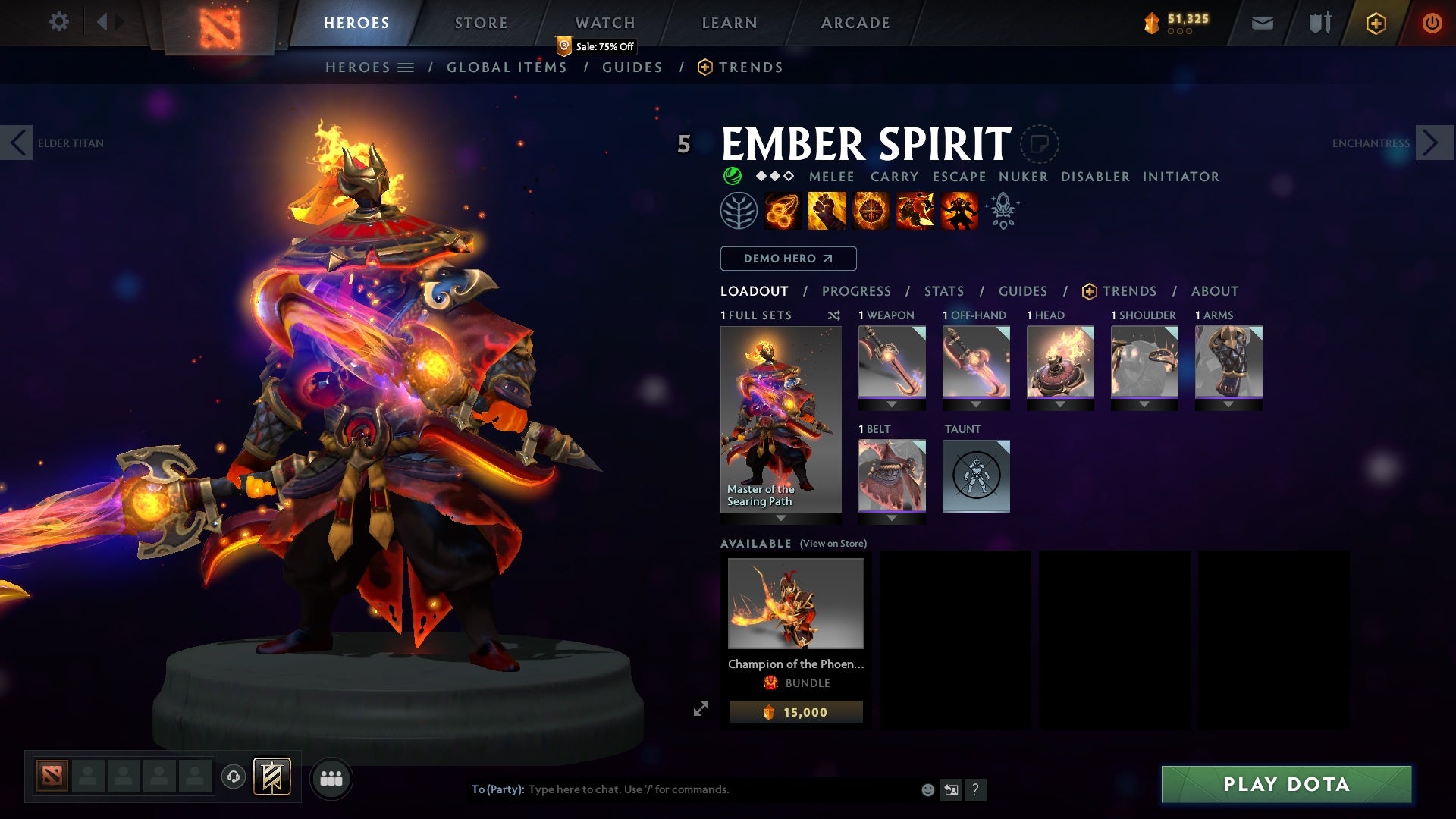The image size is (1456, 819).
Task: Open the Searing Chains ability icon
Action: 783,211
